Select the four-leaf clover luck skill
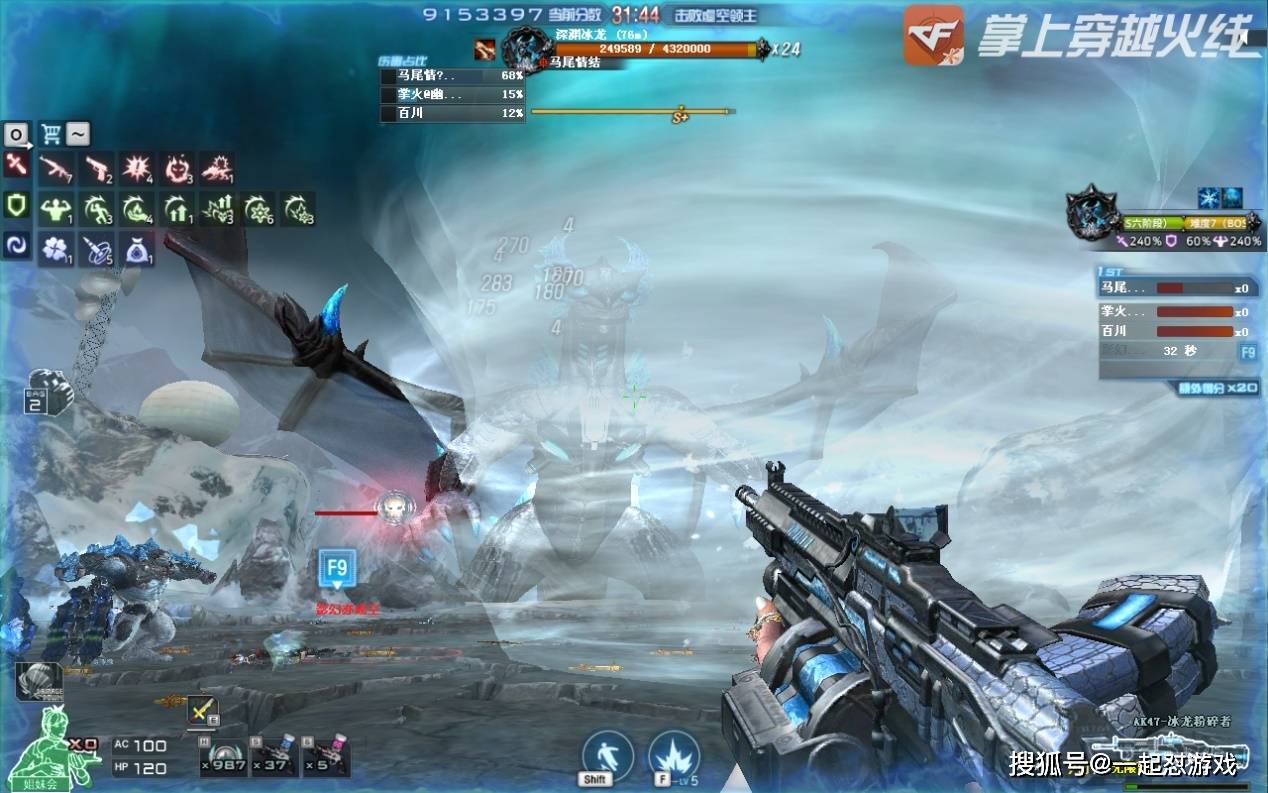 pyautogui.click(x=56, y=248)
